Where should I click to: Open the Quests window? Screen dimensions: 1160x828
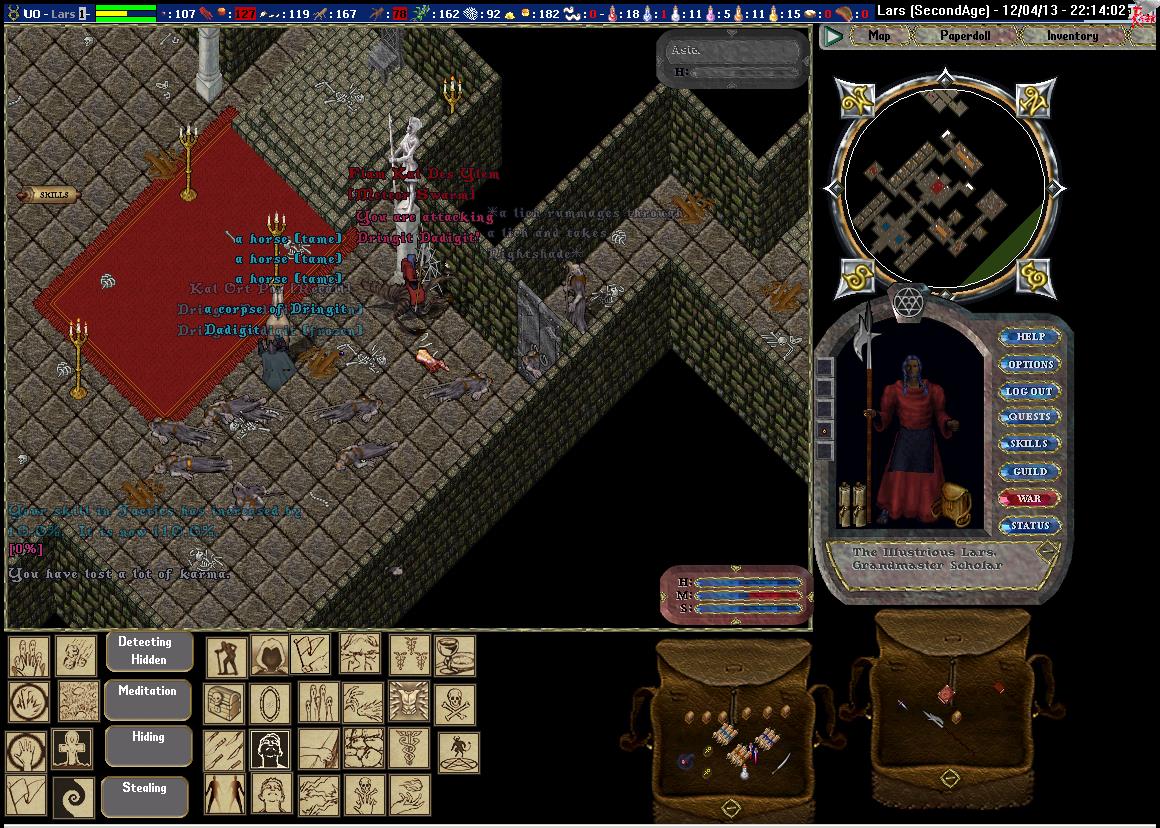click(x=1030, y=417)
